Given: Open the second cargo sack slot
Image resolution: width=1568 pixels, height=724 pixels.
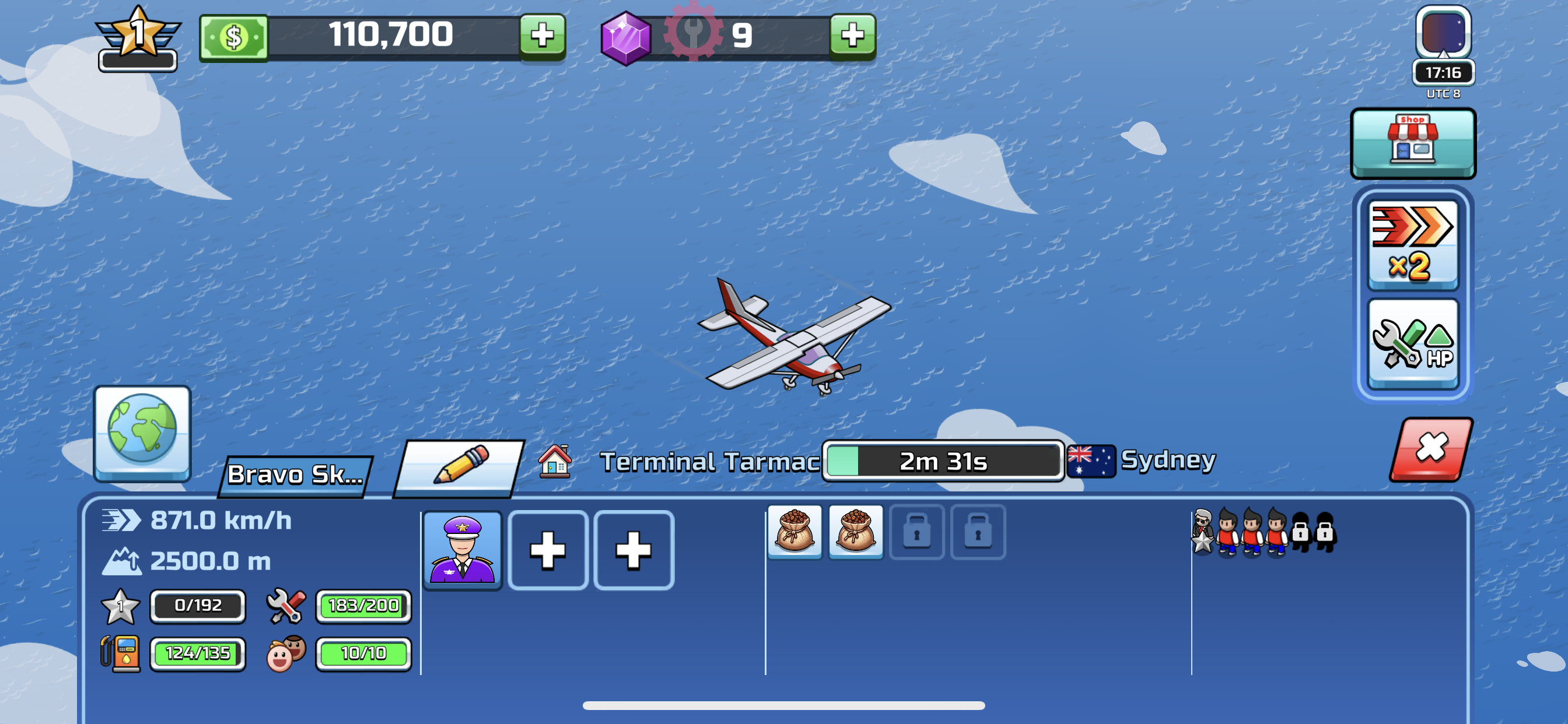Looking at the screenshot, I should pos(855,532).
